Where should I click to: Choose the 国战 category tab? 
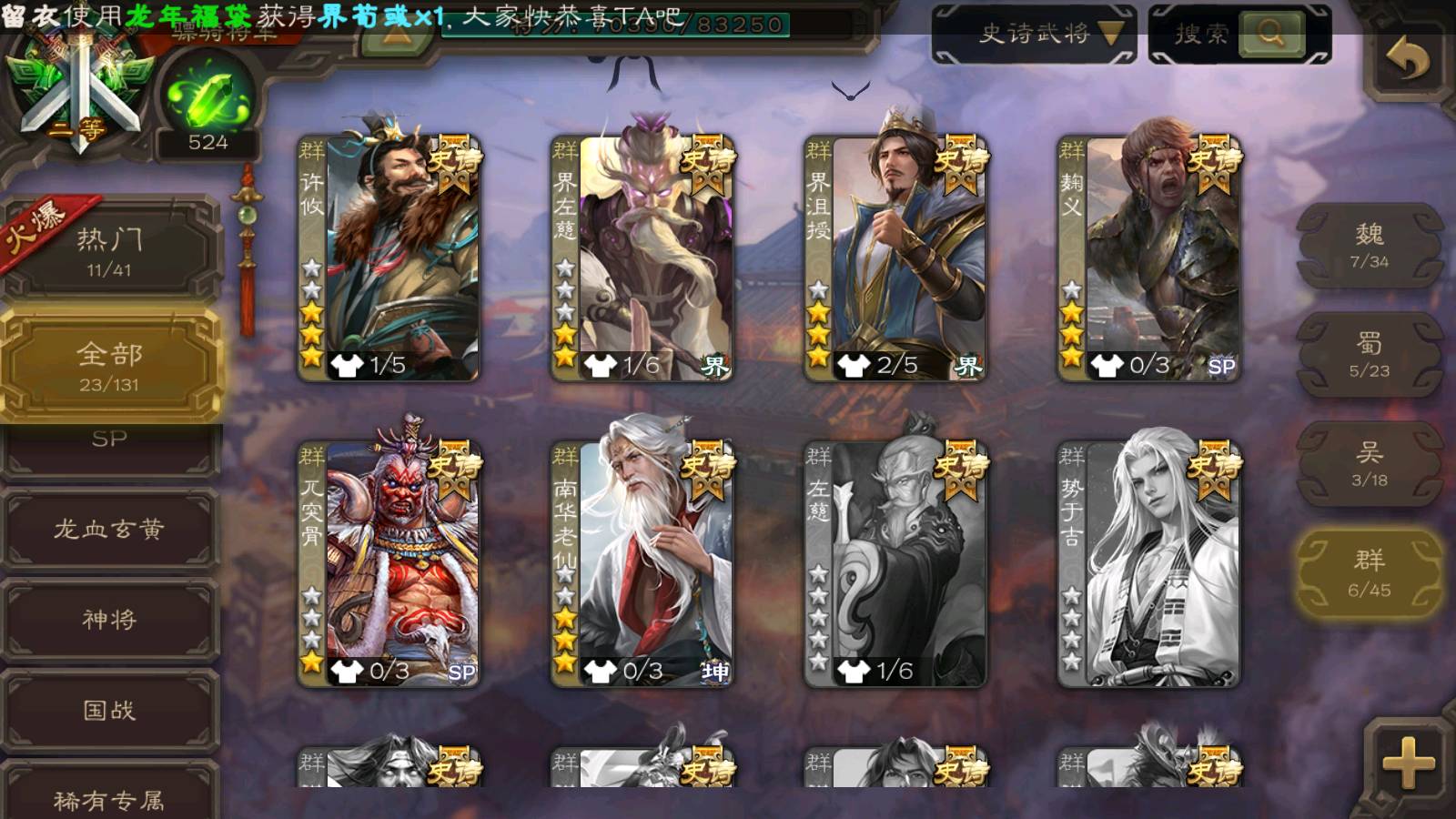click(x=109, y=710)
